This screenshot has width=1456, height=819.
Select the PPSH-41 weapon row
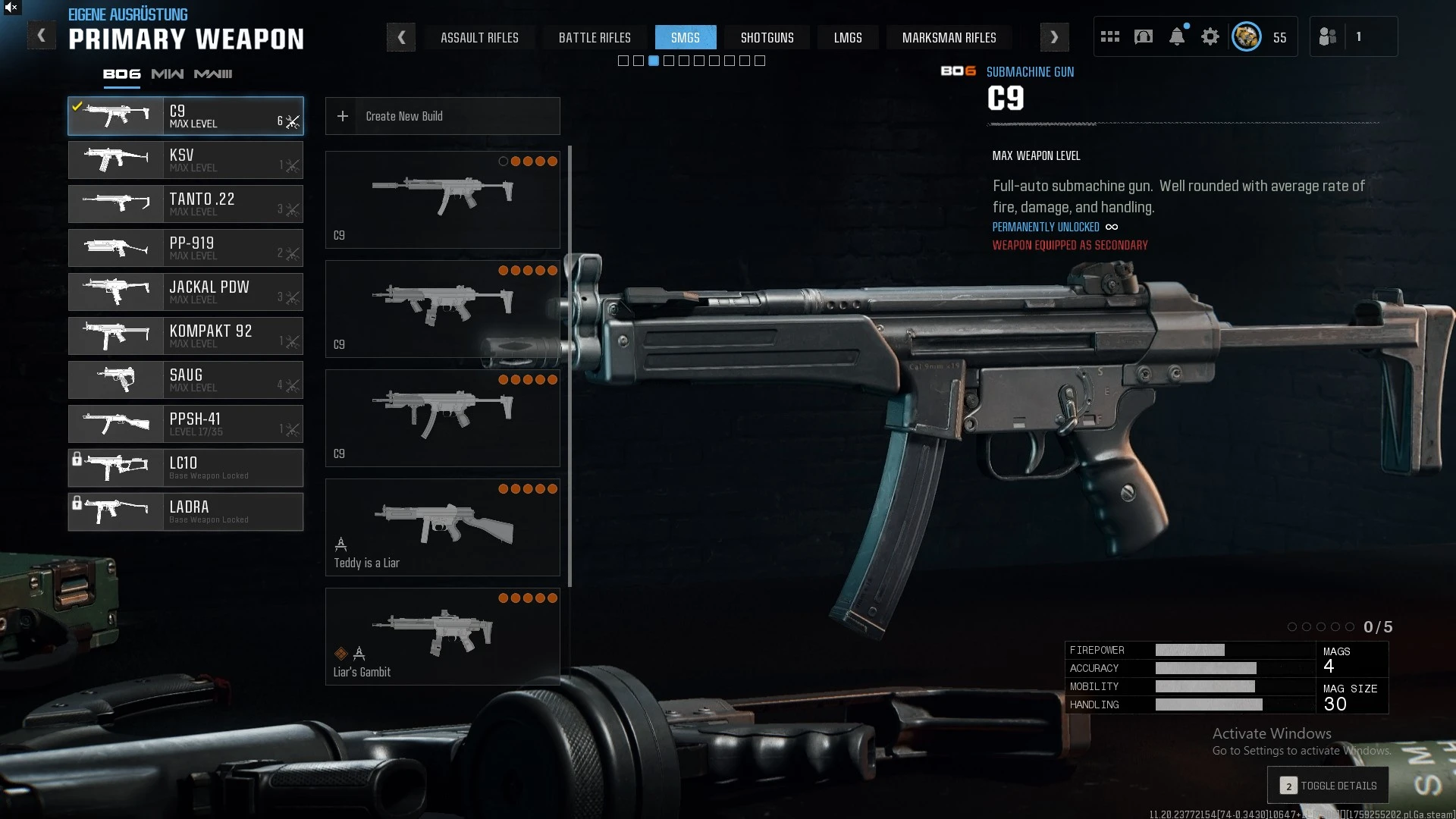(186, 424)
